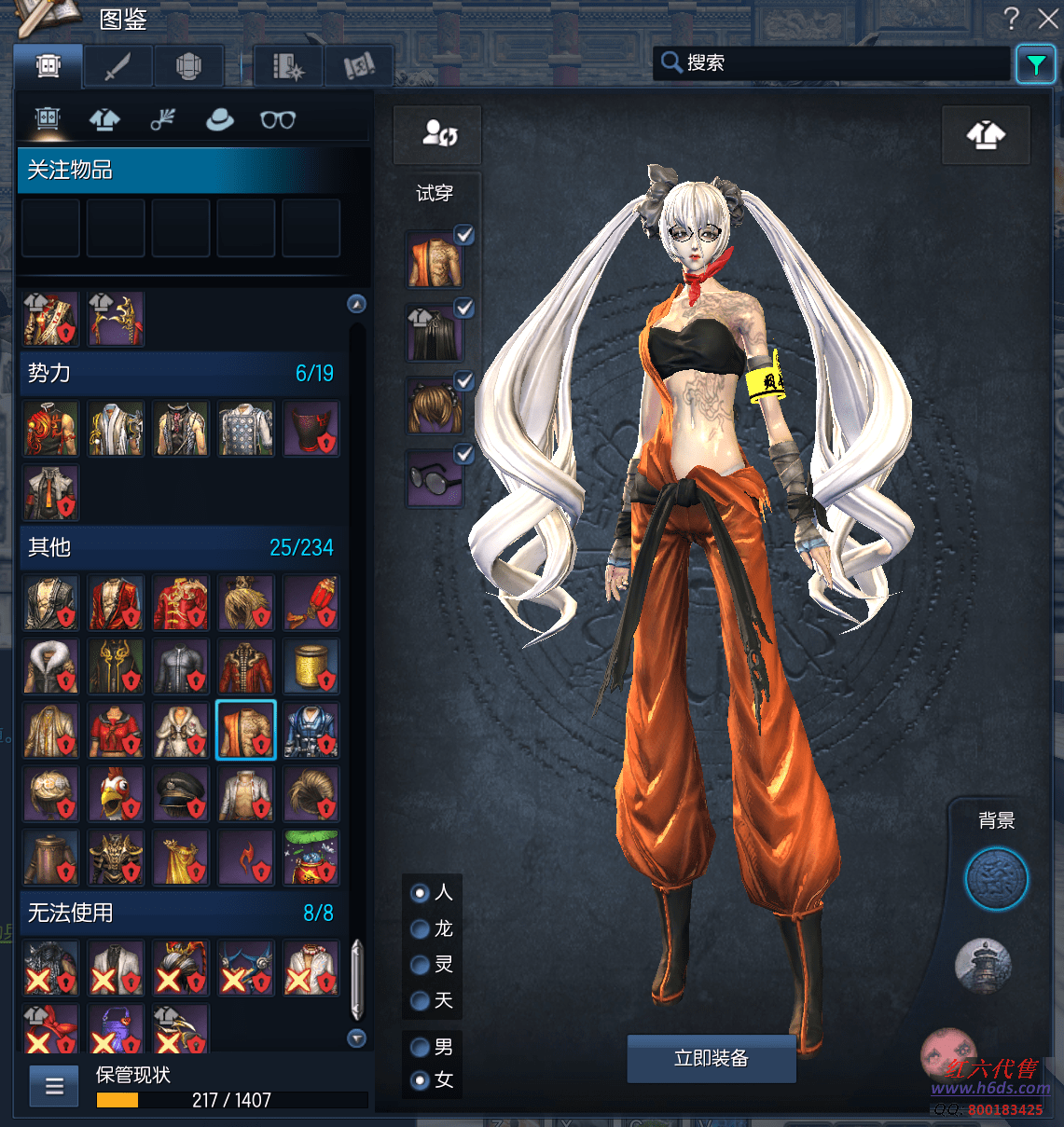Uncheck the brown hair try-on slot
1064x1127 pixels.
point(463,381)
